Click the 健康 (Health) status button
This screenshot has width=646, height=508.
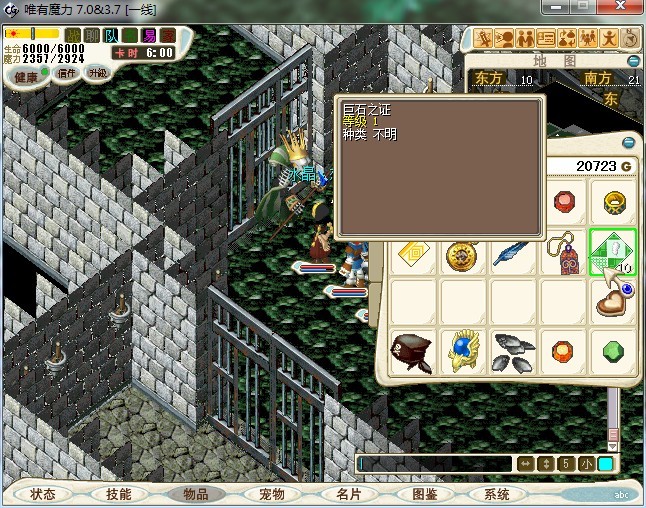point(26,75)
